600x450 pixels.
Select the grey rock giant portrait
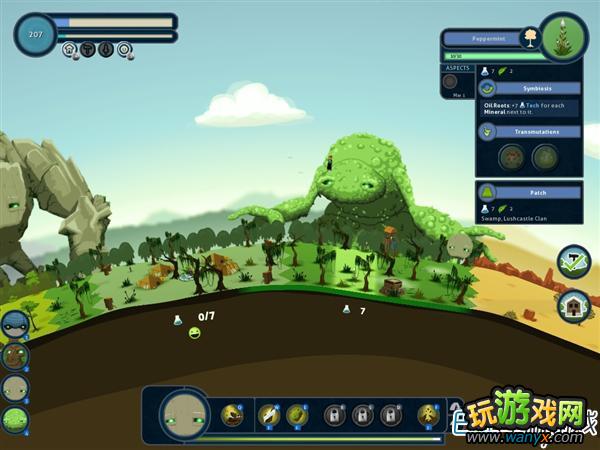[x=14, y=388]
